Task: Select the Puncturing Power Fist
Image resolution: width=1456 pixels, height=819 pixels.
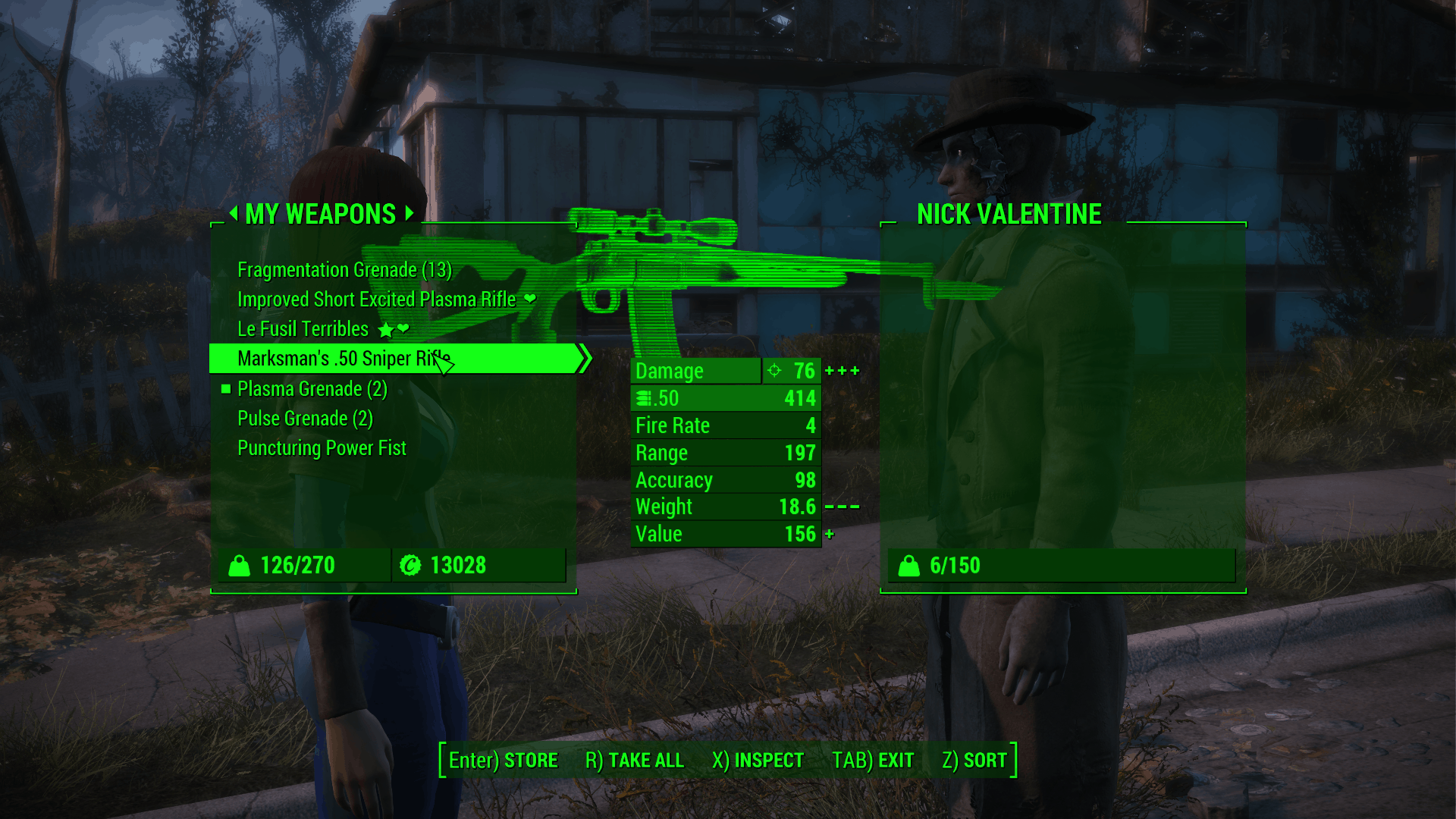Action: [322, 448]
